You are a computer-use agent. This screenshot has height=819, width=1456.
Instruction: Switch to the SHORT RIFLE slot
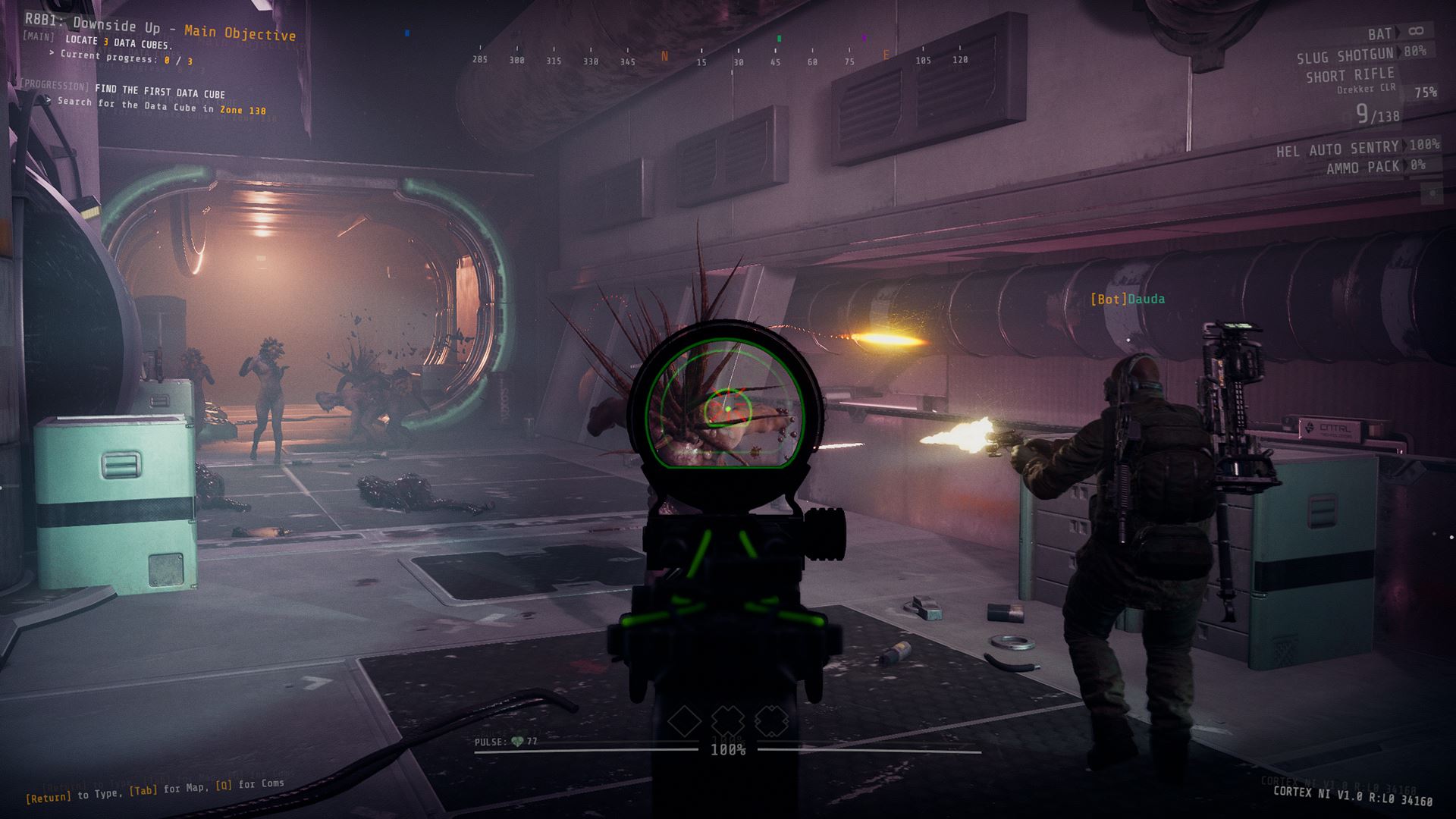click(x=1350, y=75)
